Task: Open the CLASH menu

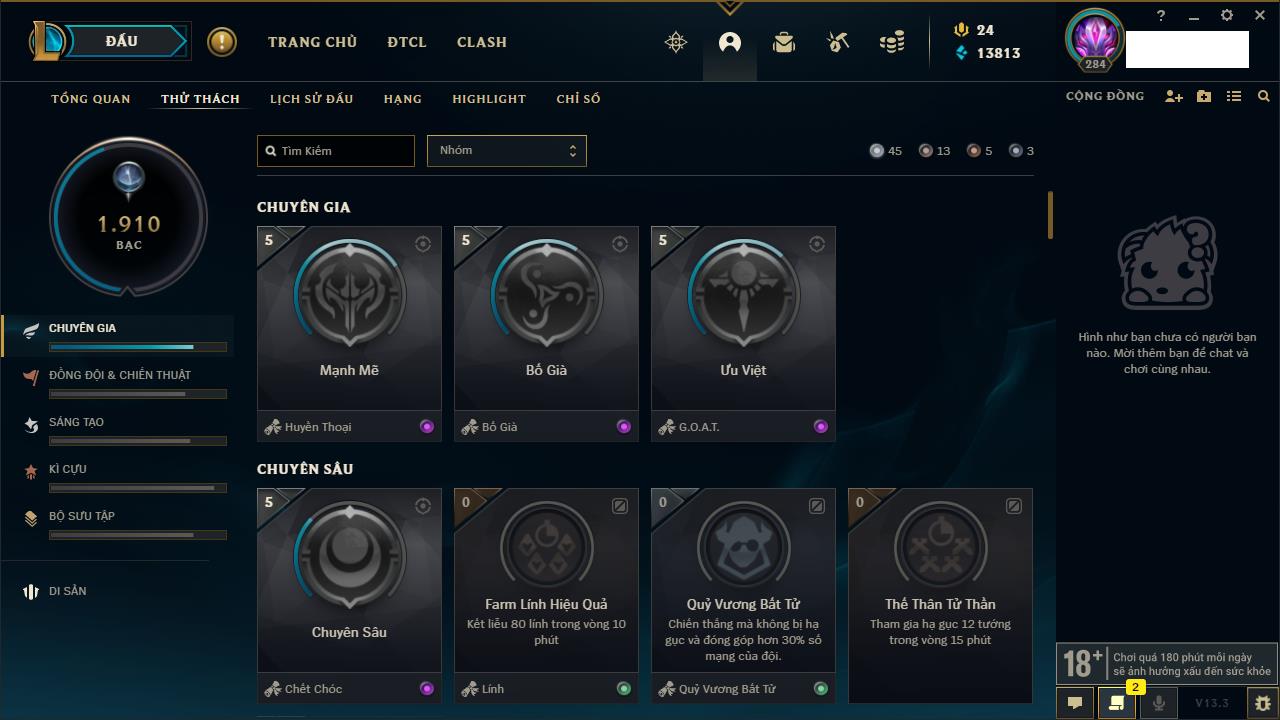Action: 482,42
